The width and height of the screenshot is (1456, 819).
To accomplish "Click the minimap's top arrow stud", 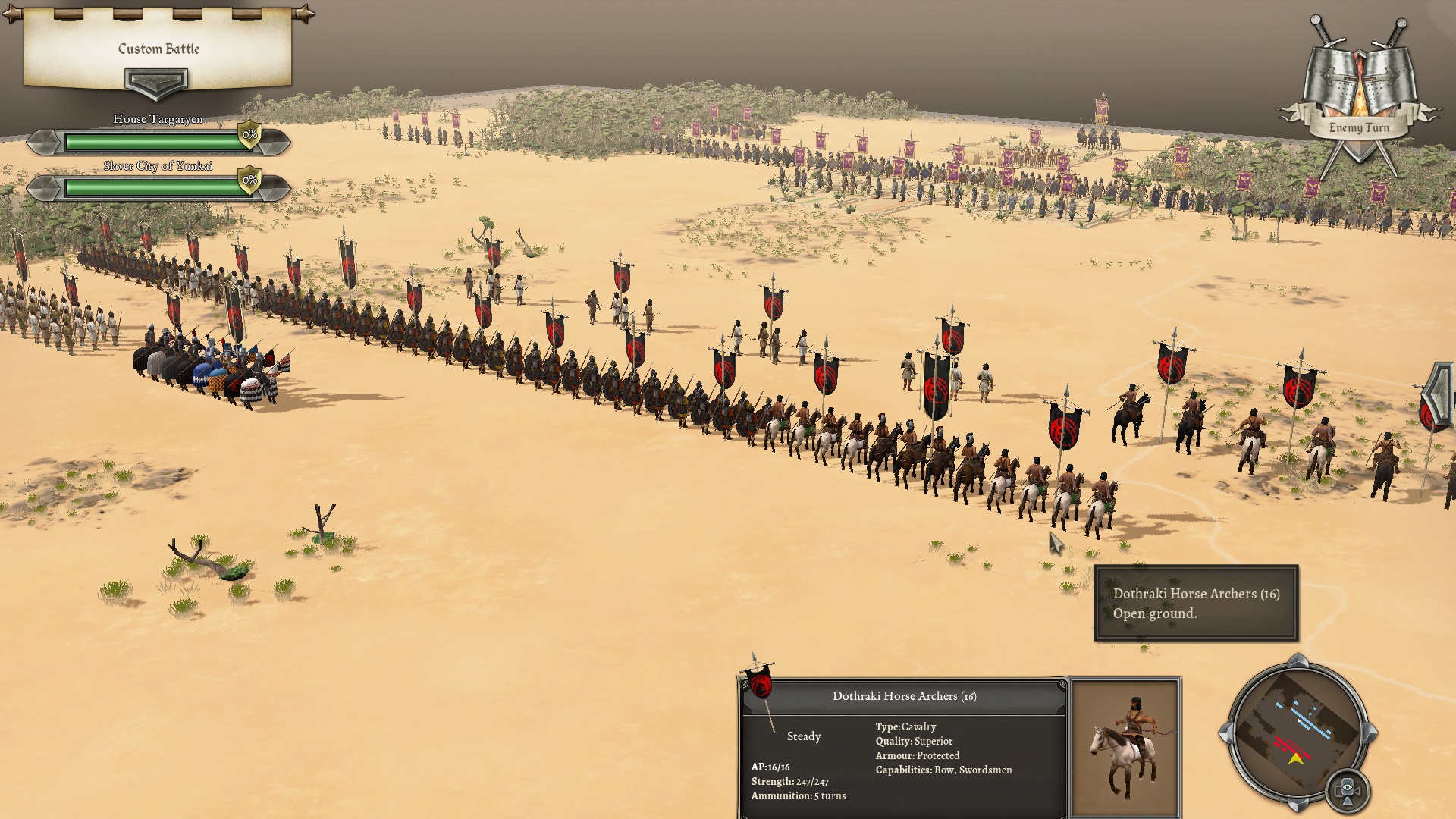I will 1298,661.
